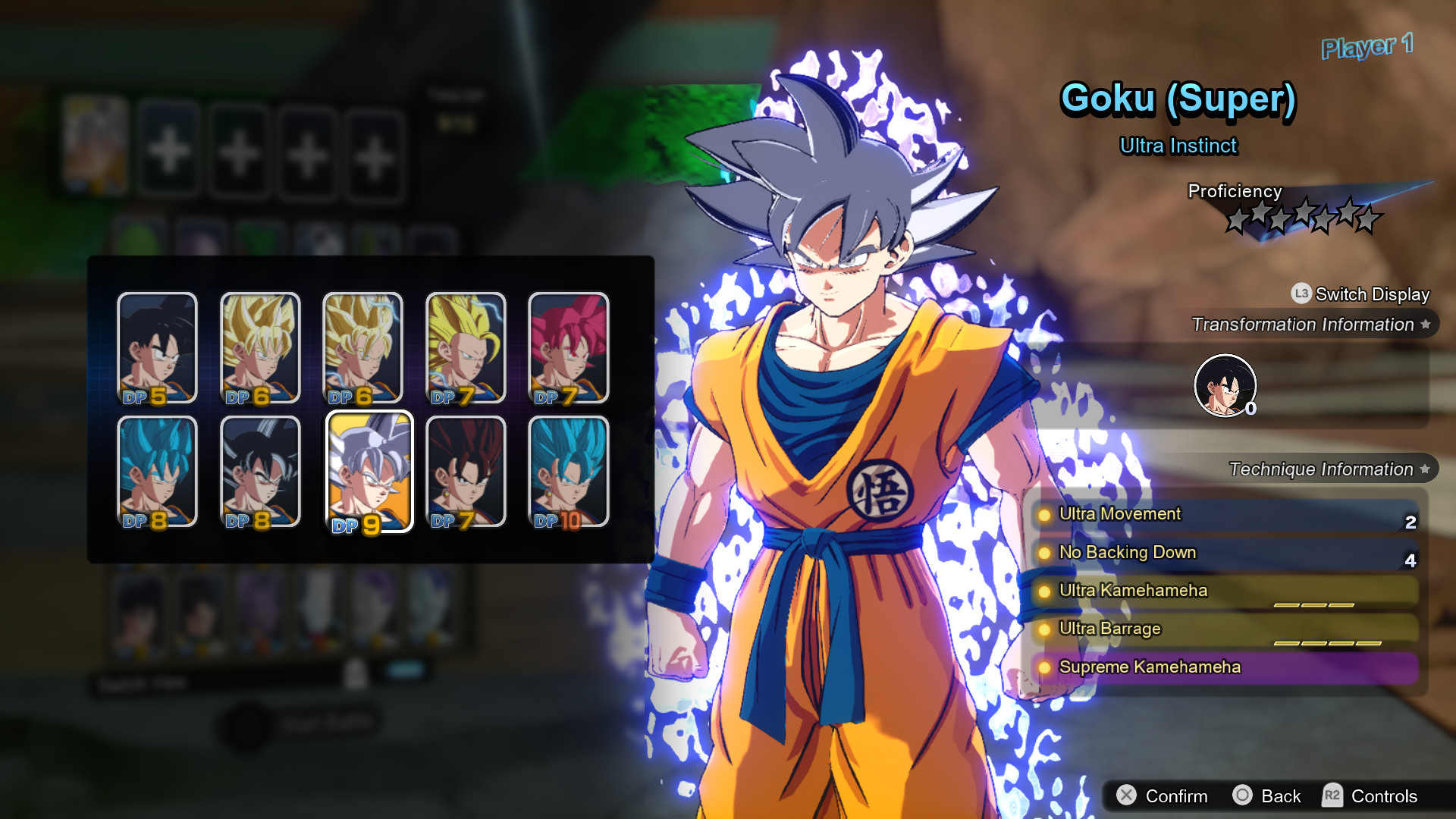
Task: Switch to the Technique Information view
Action: click(x=1319, y=469)
